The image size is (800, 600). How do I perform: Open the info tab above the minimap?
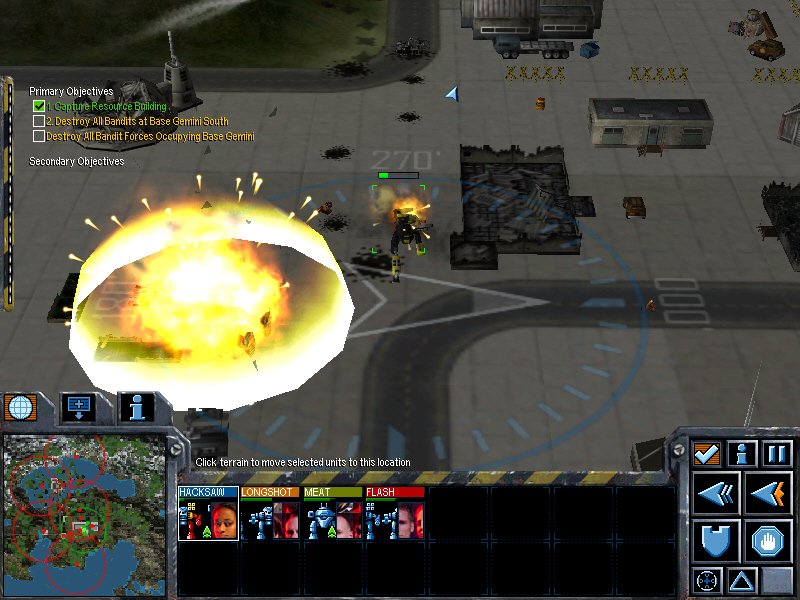[x=136, y=407]
